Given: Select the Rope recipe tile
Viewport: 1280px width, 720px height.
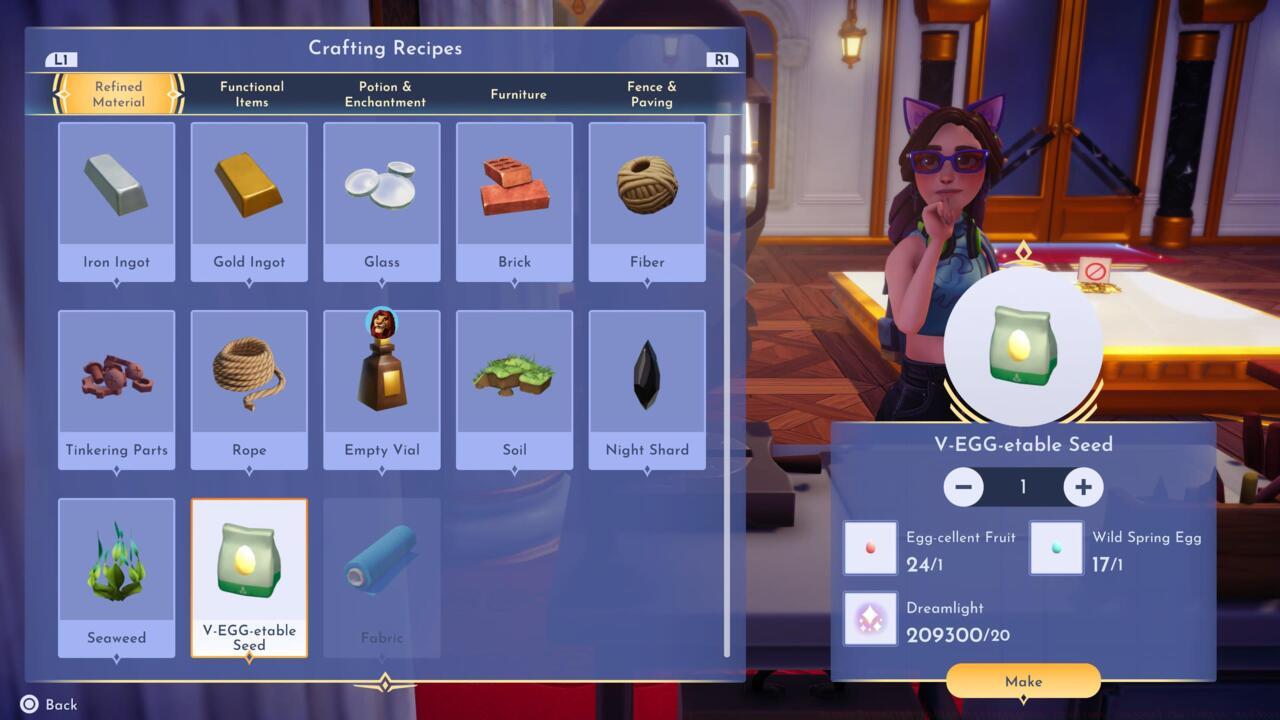Looking at the screenshot, I should tap(249, 390).
